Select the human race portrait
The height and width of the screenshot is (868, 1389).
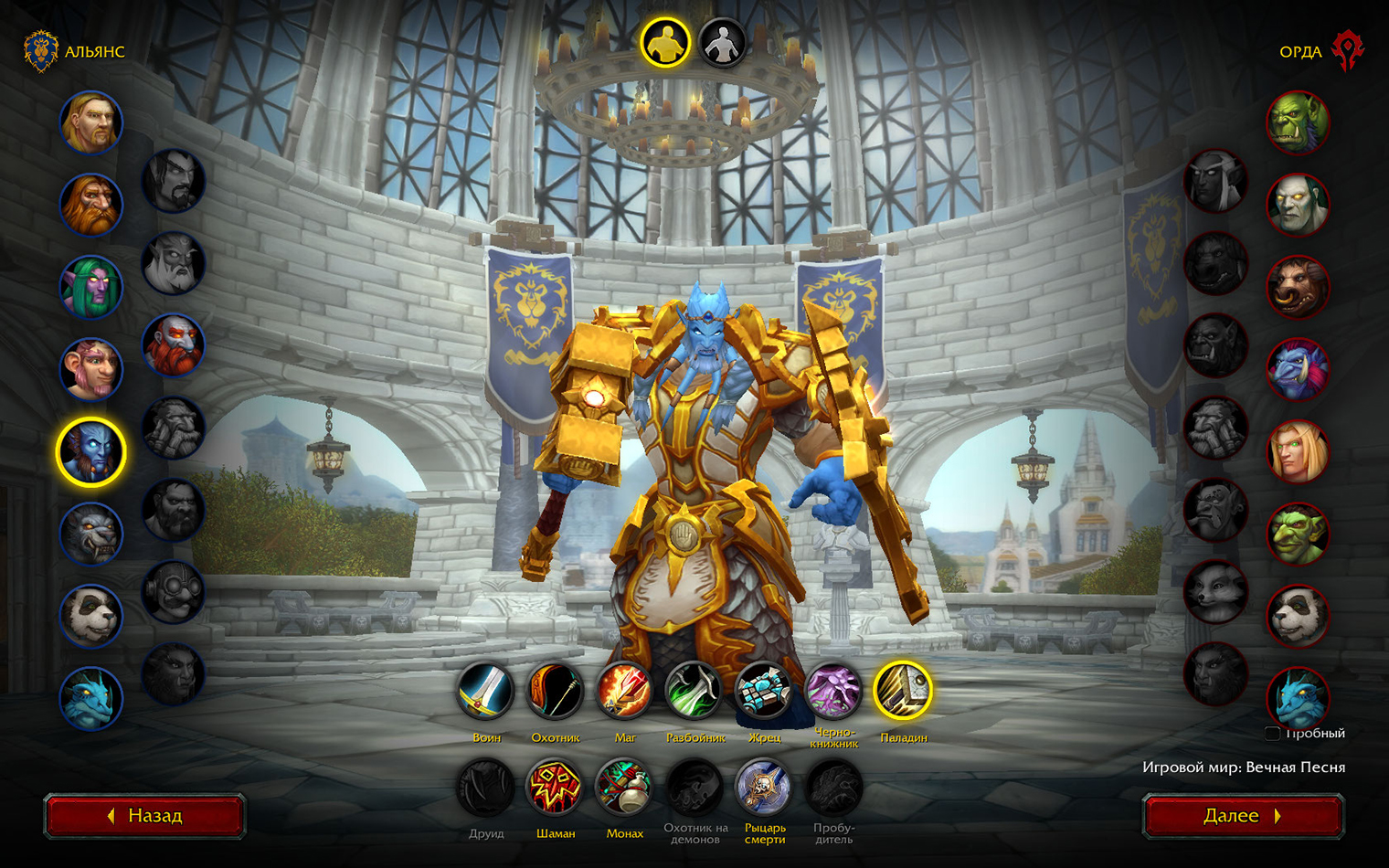pos(91,123)
